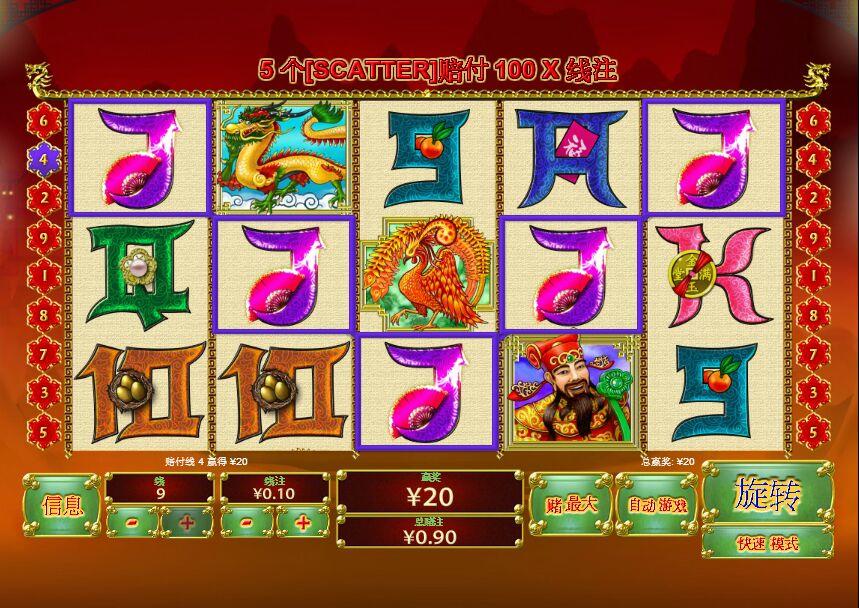Viewport: 859px width, 608px height.
Task: Spin the reels with 旋转
Action: coord(767,493)
